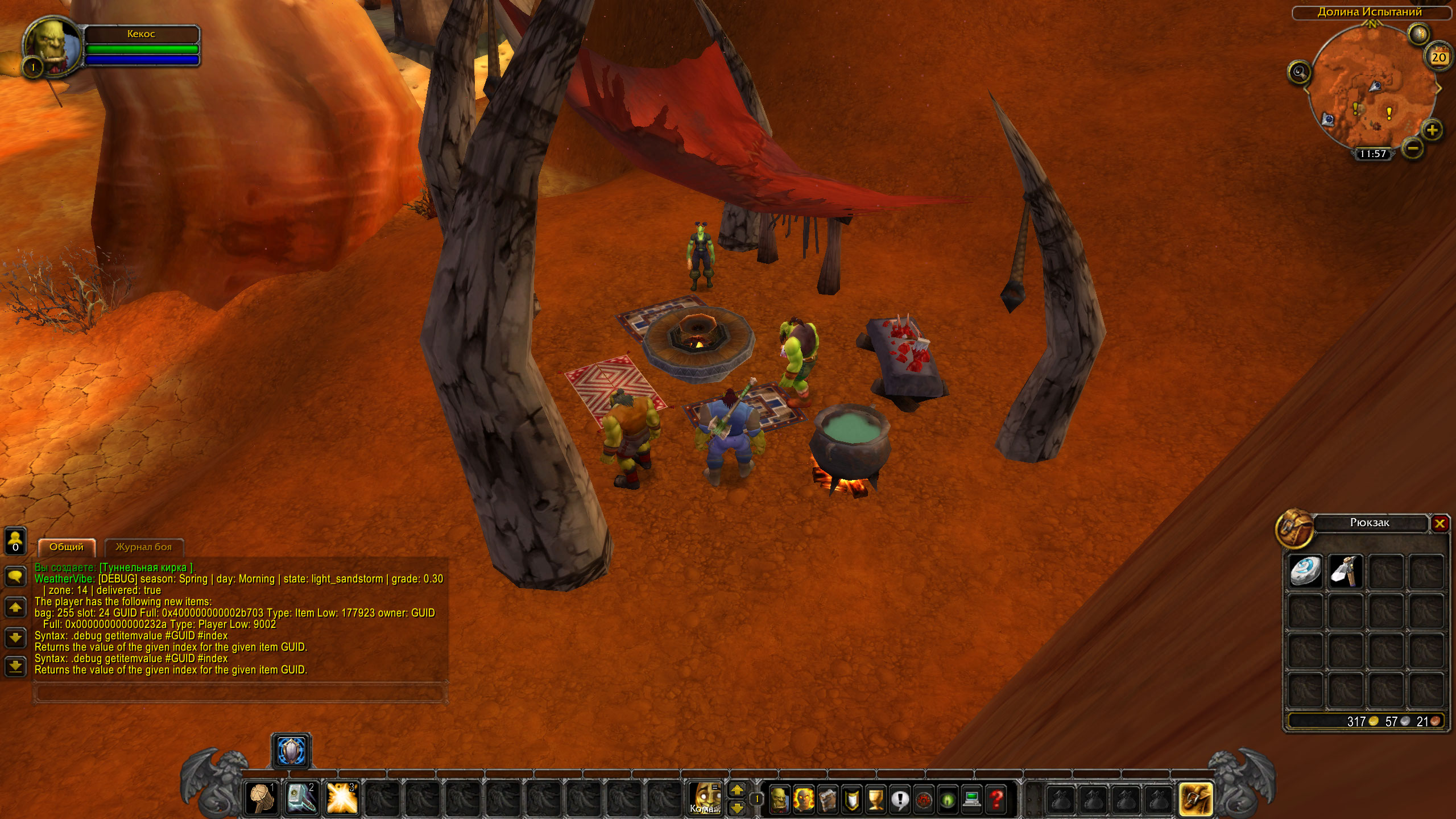Image resolution: width=1456 pixels, height=819 pixels.
Task: Cast the golden light burst spell
Action: click(342, 798)
